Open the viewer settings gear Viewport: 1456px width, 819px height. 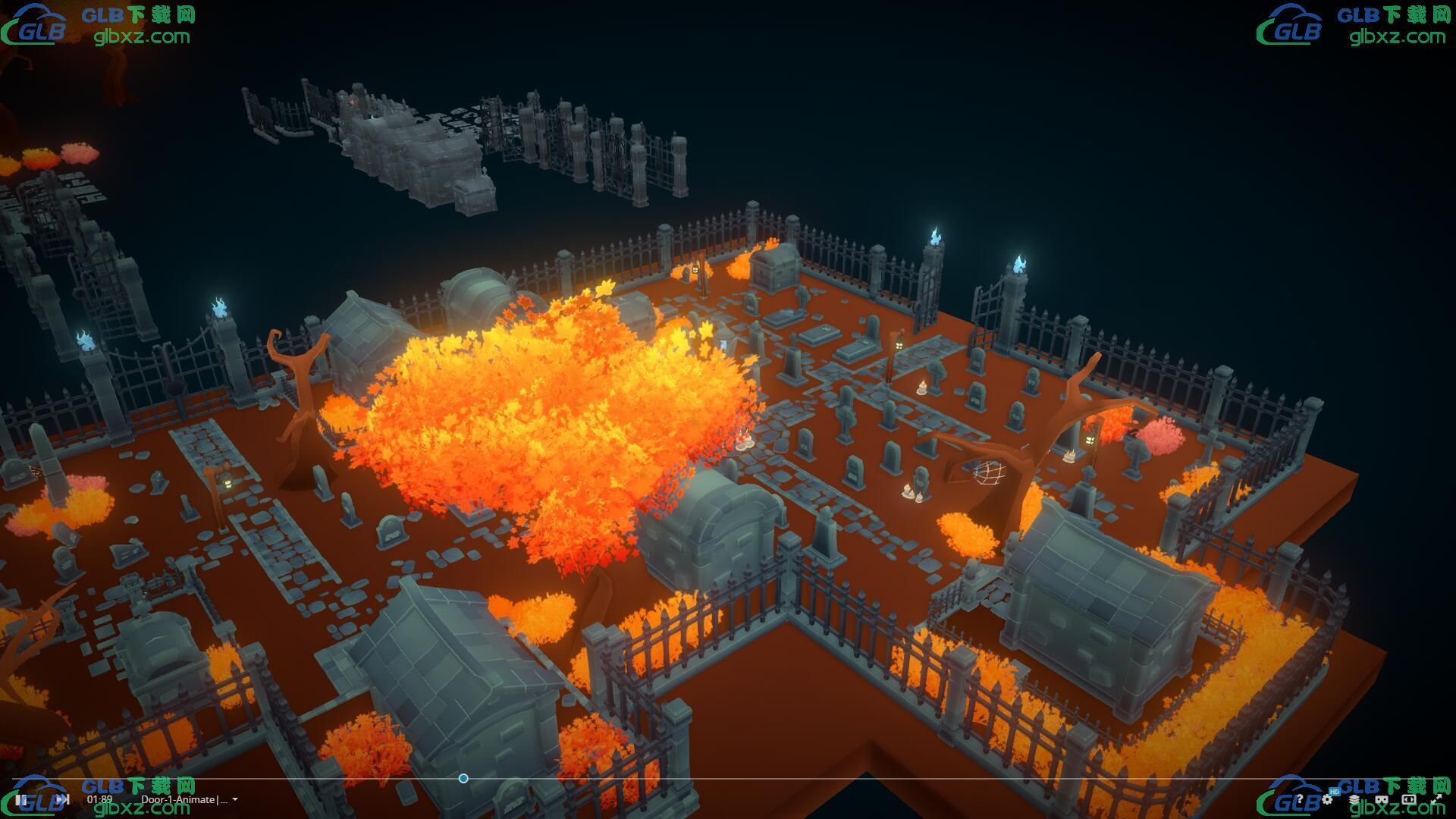[1327, 799]
